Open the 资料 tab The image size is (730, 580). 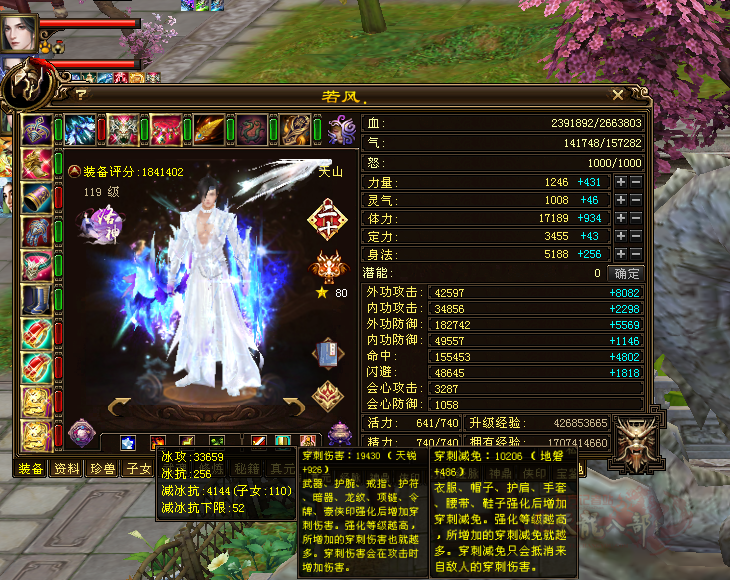[67, 469]
